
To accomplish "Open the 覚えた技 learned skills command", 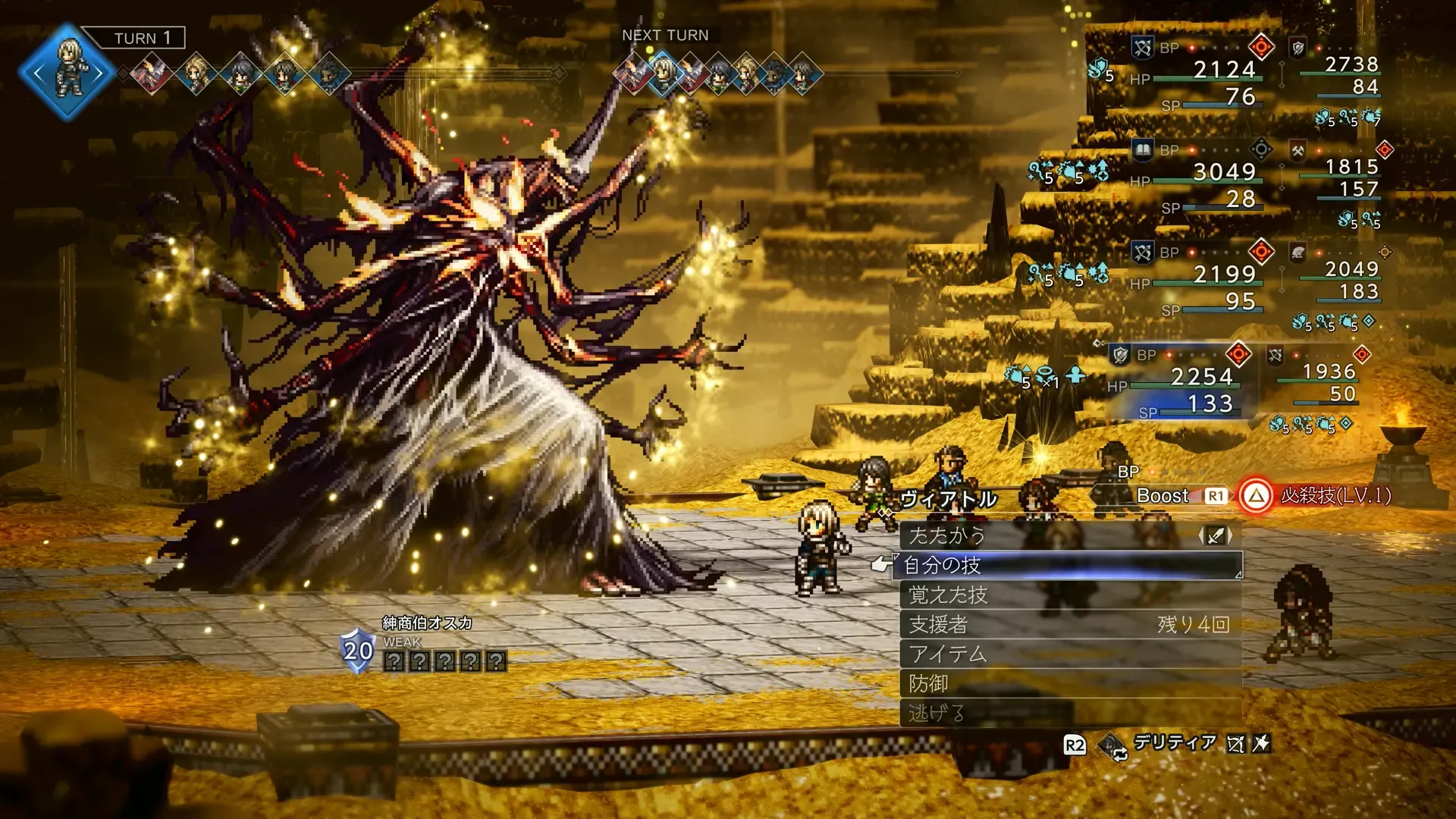I will (x=1069, y=595).
